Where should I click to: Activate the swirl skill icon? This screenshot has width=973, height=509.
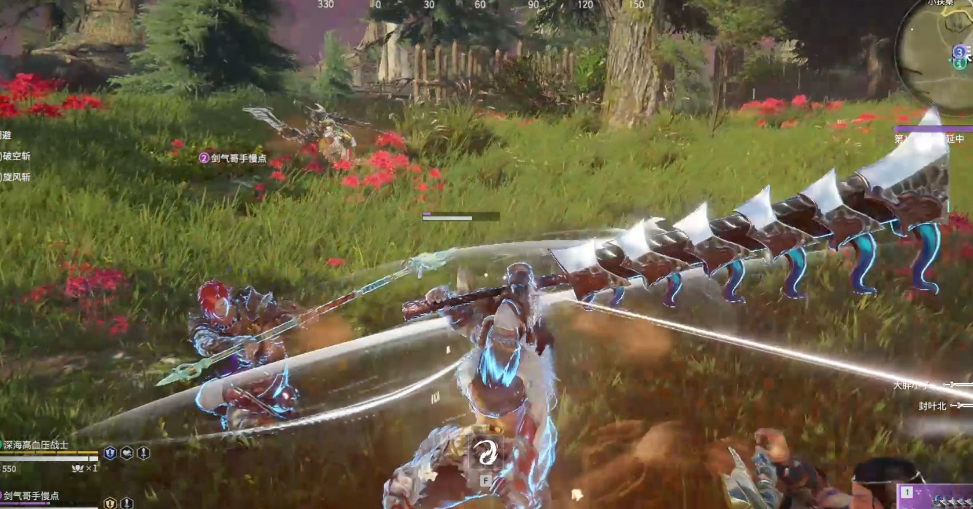coord(485,451)
